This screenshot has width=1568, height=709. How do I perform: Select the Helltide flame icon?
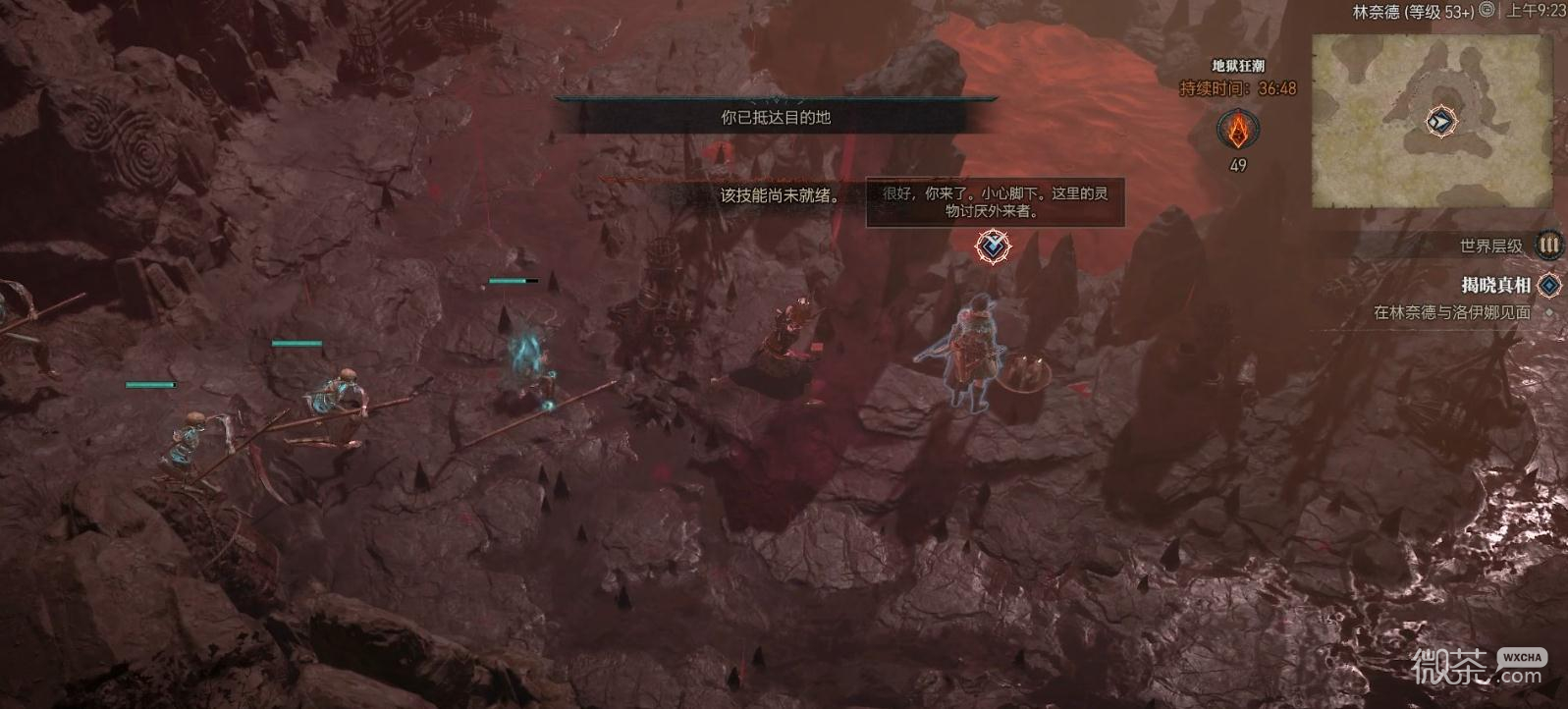pos(1238,129)
